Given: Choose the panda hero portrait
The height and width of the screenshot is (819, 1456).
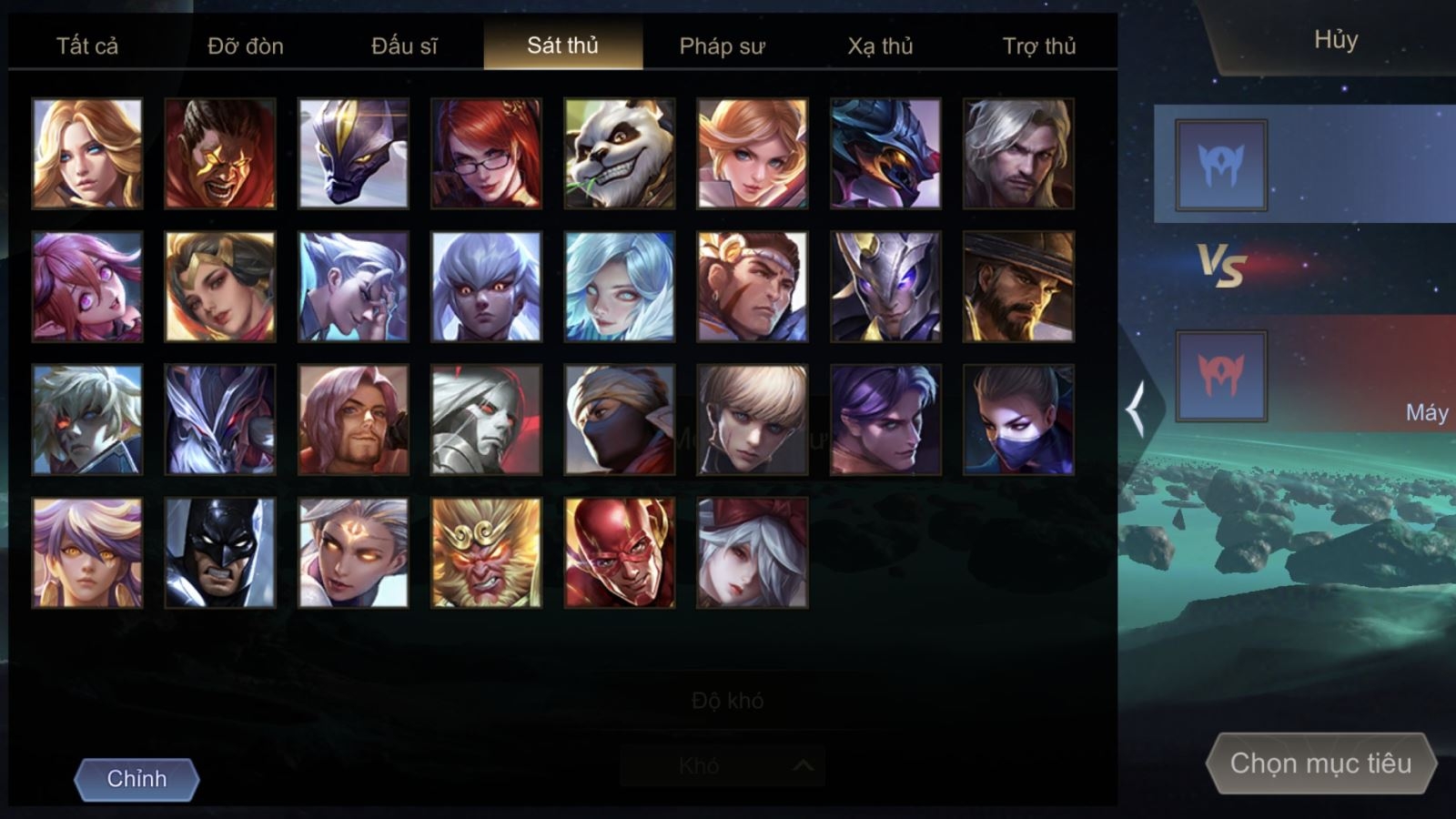Looking at the screenshot, I should (620, 154).
